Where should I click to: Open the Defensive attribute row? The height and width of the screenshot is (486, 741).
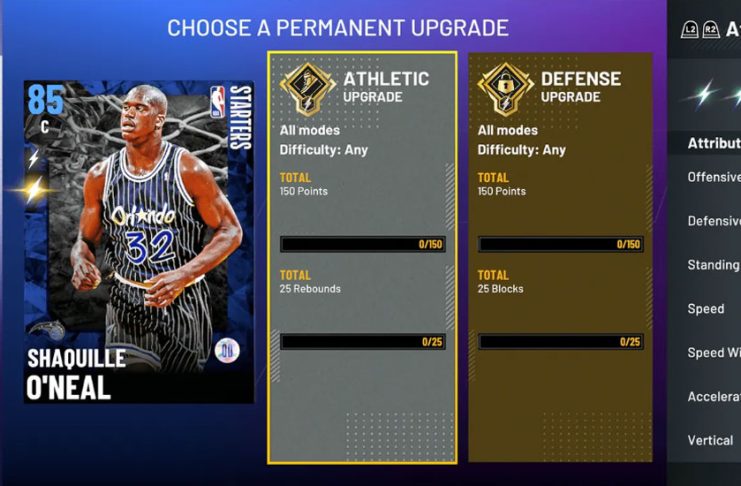click(713, 221)
